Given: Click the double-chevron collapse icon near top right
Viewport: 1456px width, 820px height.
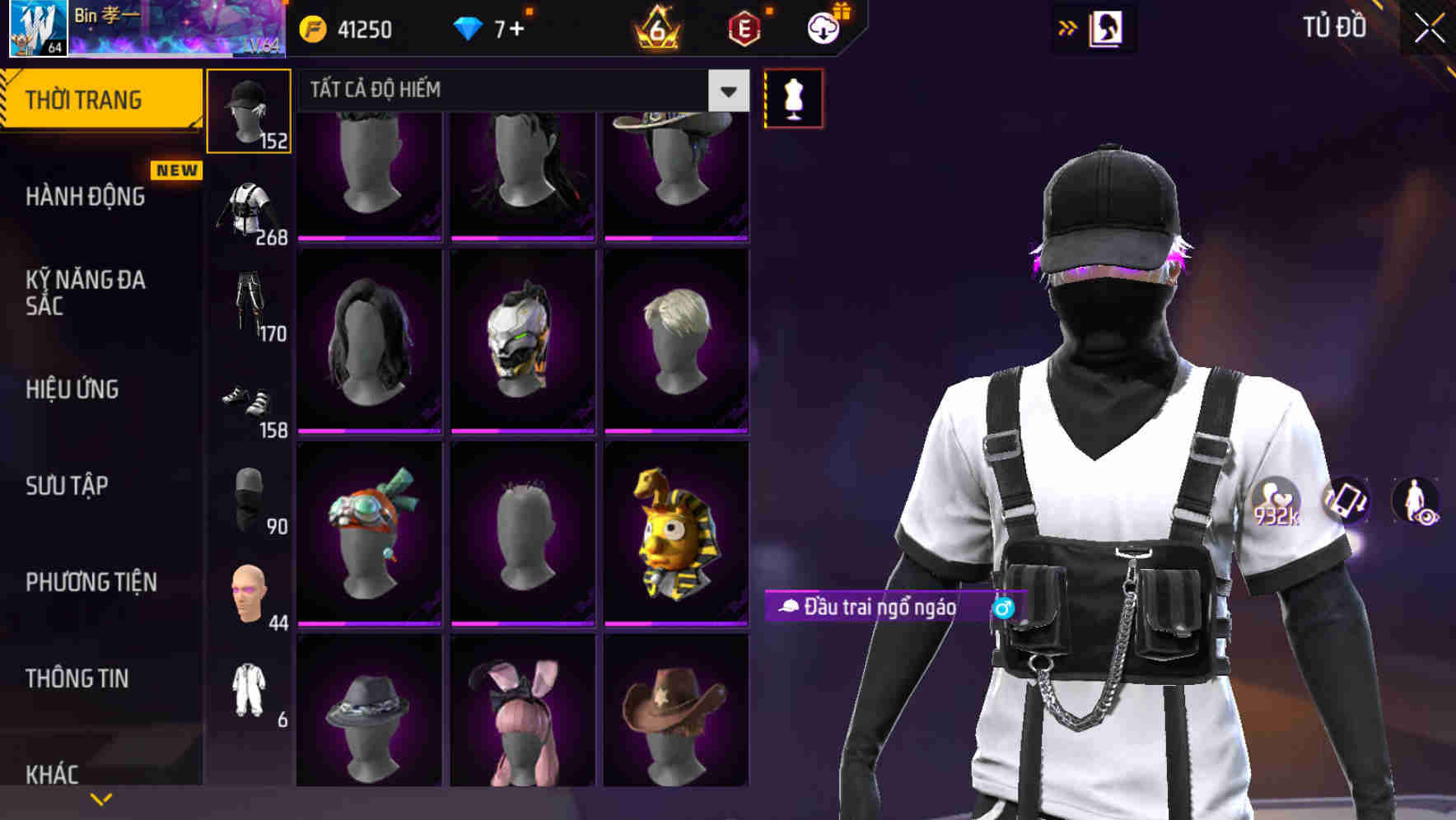Looking at the screenshot, I should click(x=1066, y=27).
